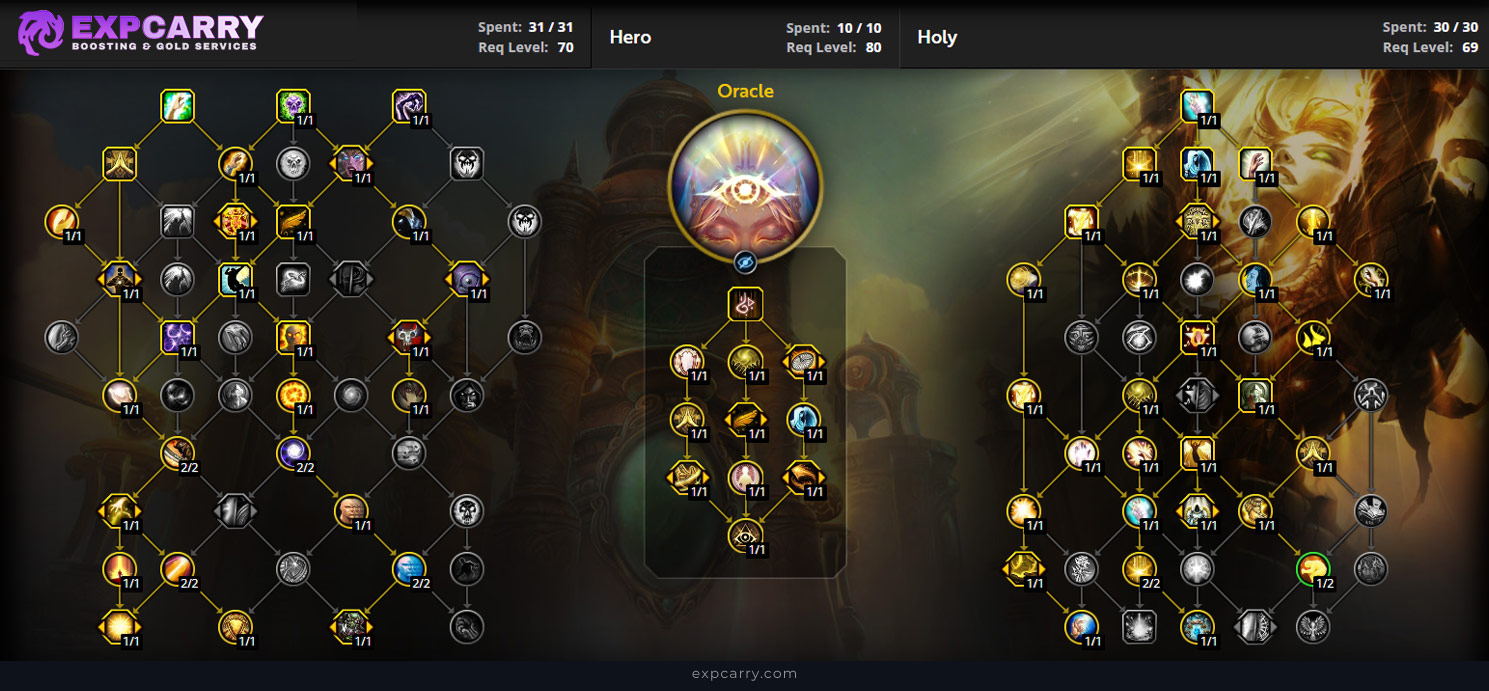Open the ExpCarry logo link
The width and height of the screenshot is (1489, 691).
click(x=141, y=33)
